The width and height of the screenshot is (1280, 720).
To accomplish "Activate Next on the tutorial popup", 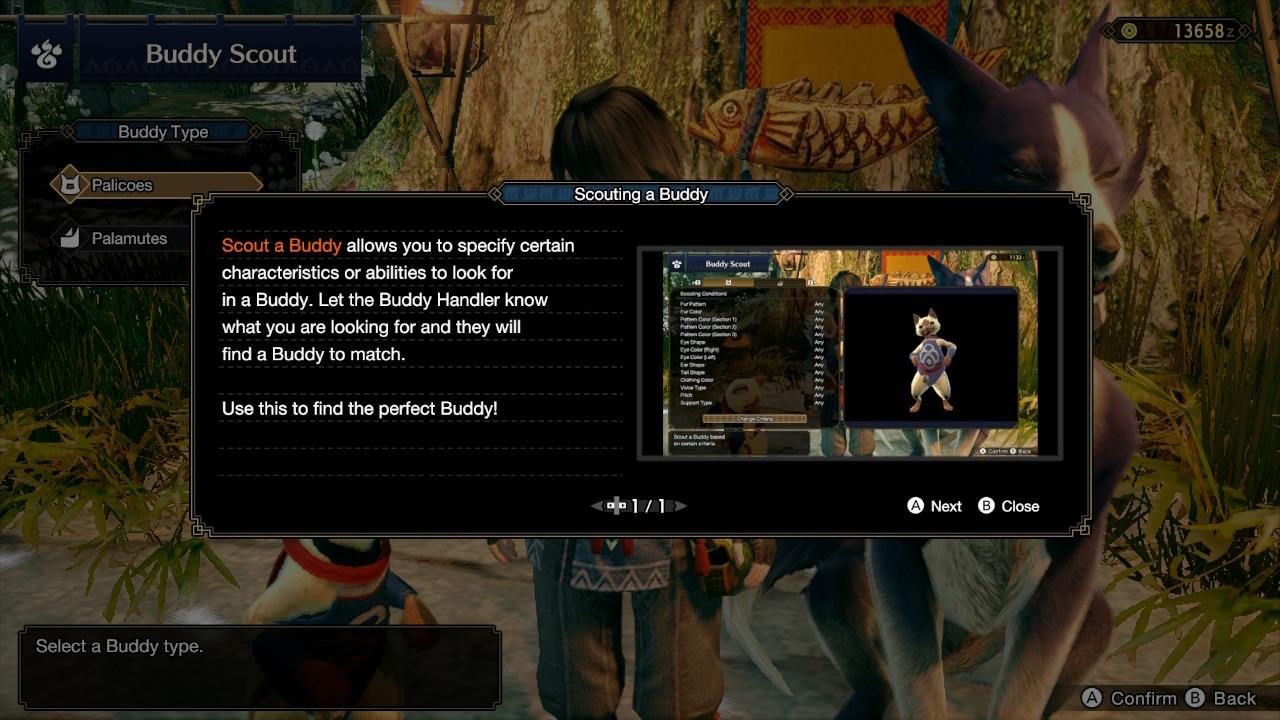I will [934, 506].
